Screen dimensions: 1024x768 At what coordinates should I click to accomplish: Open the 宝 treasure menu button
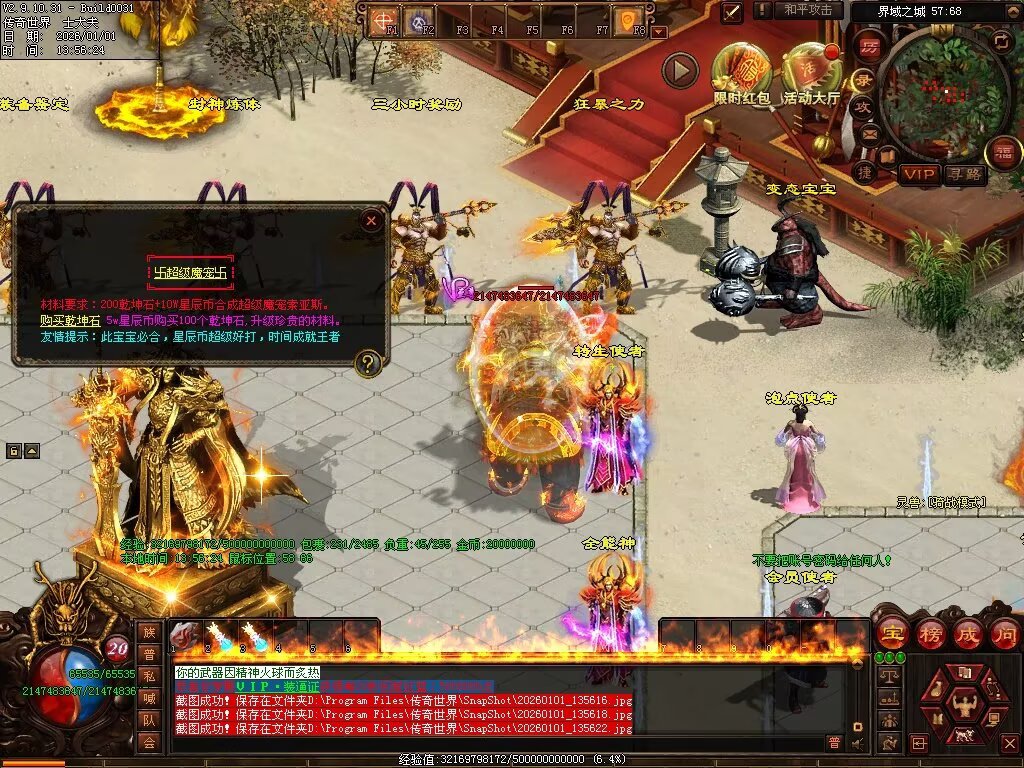click(893, 633)
